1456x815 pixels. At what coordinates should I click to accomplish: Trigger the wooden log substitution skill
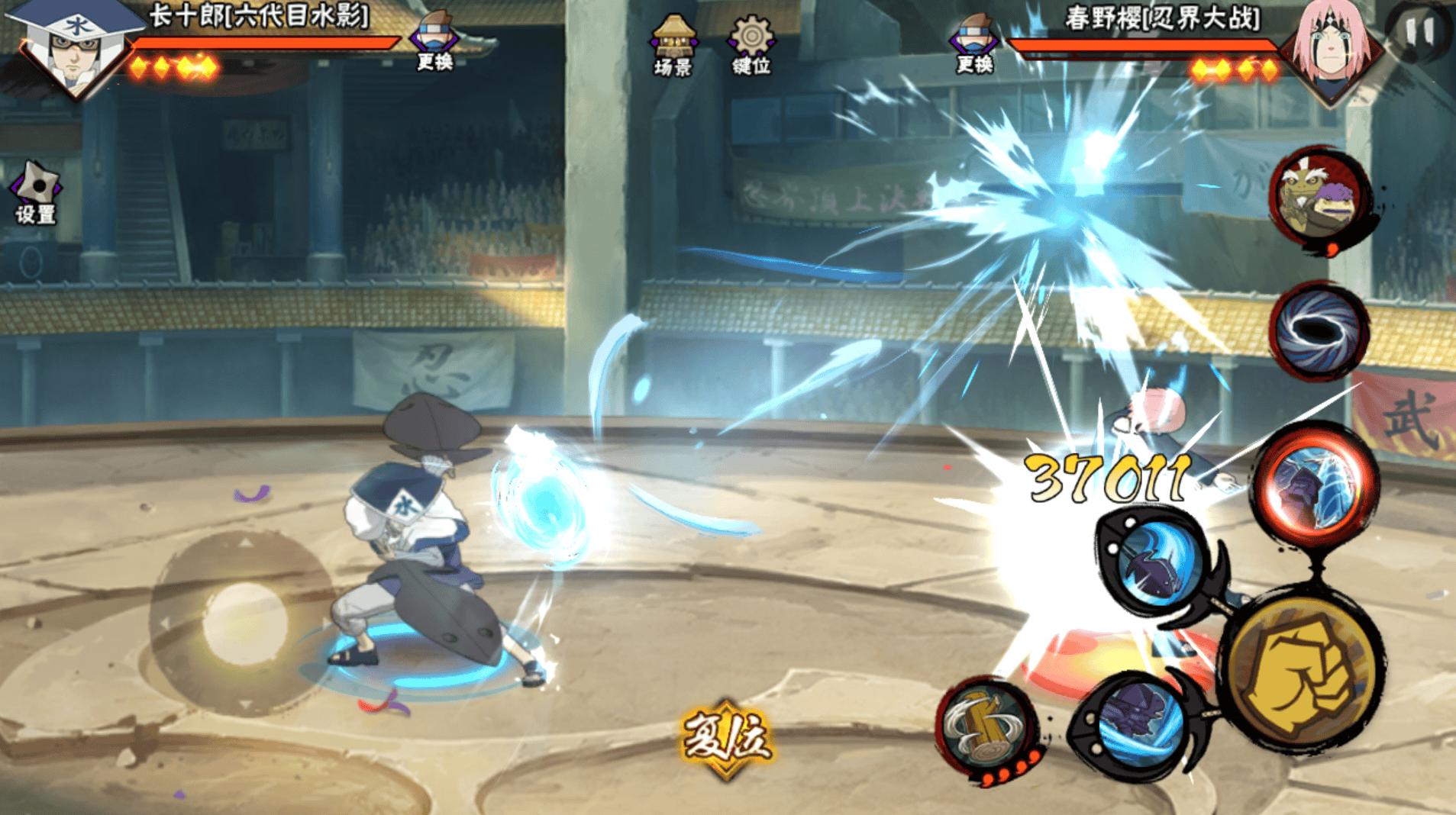(987, 727)
